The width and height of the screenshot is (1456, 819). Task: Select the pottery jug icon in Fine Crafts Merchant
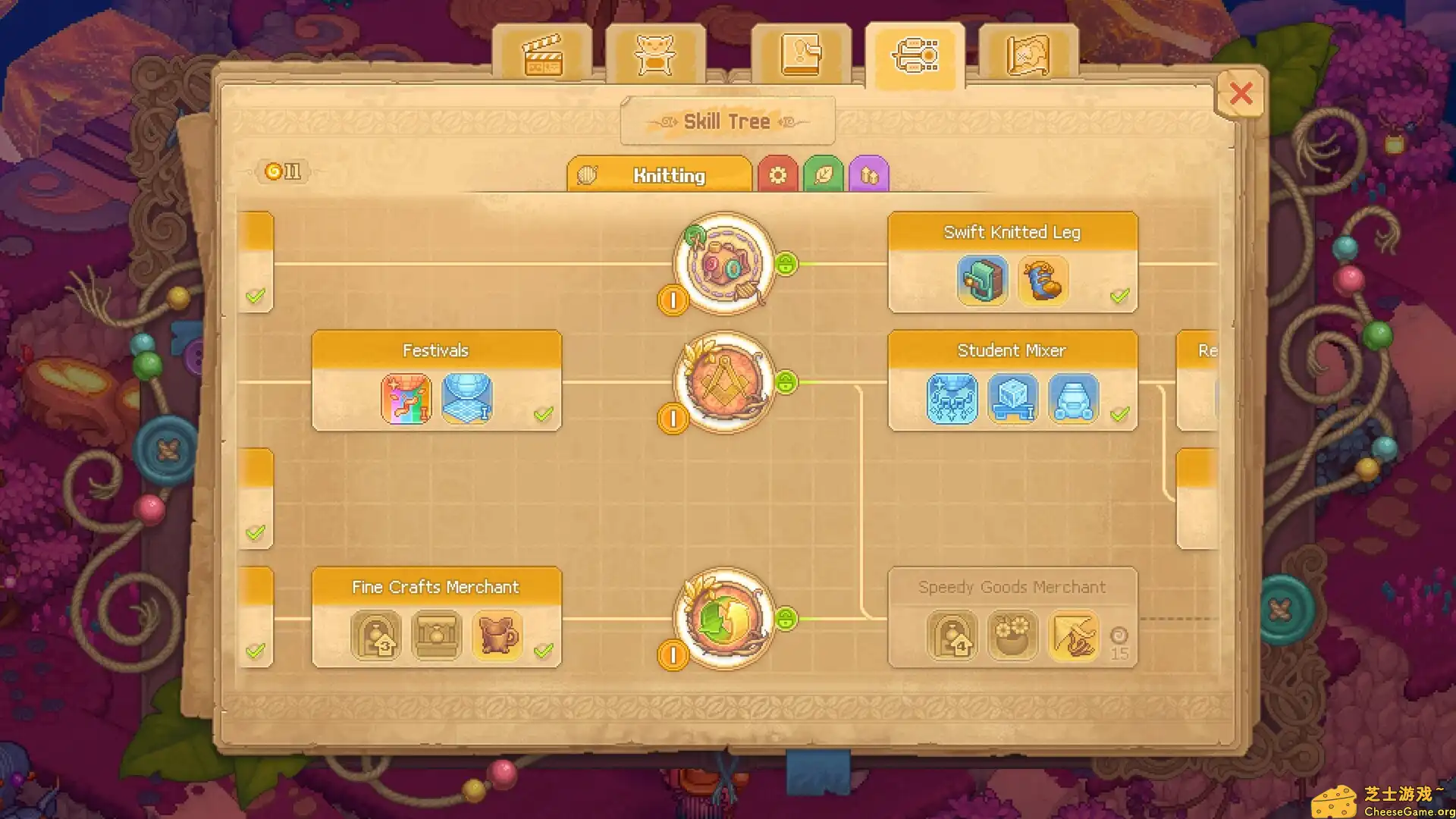point(497,636)
